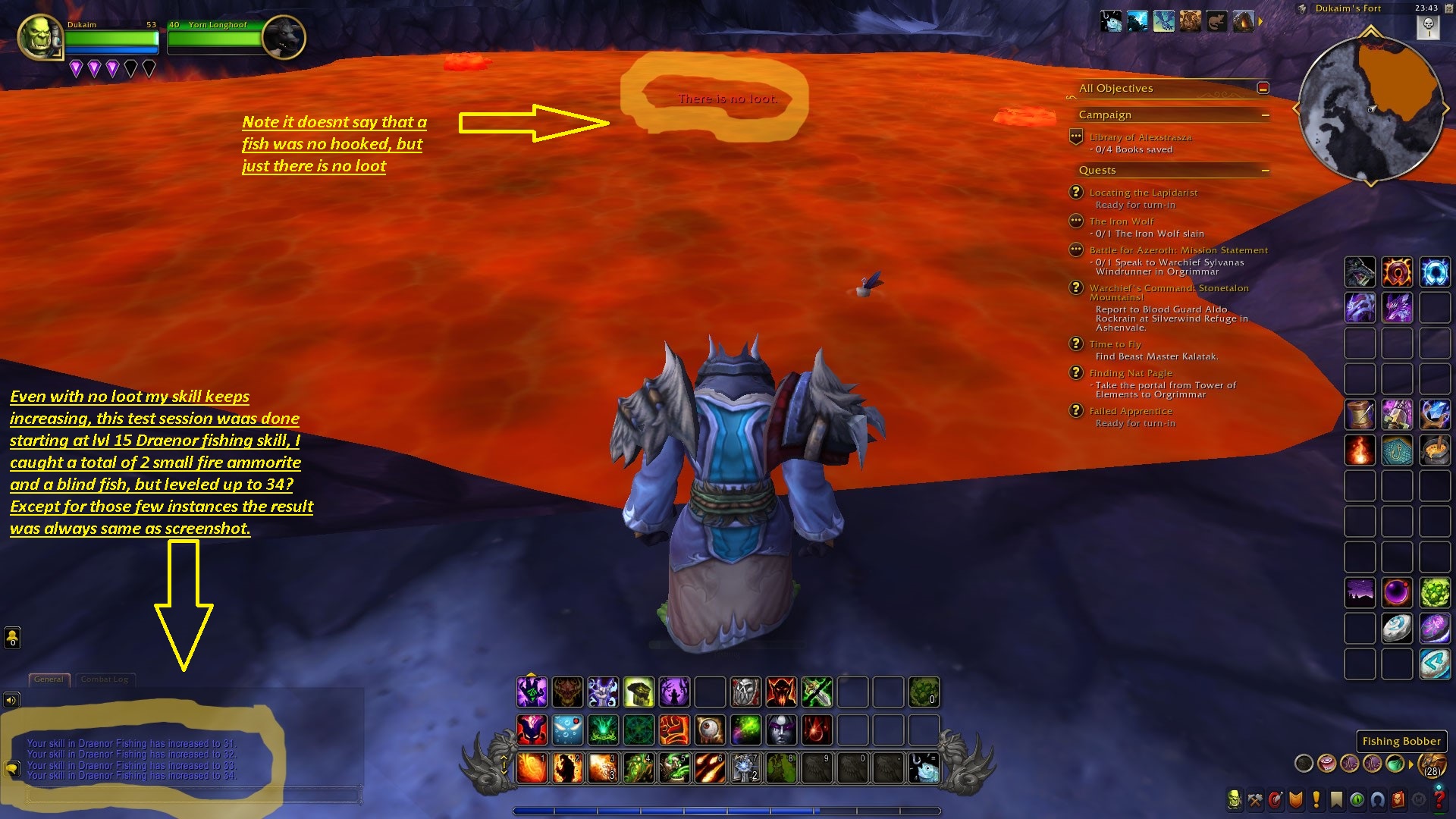The height and width of the screenshot is (819, 1456).
Task: Use the eyeball ability icon
Action: click(x=710, y=730)
